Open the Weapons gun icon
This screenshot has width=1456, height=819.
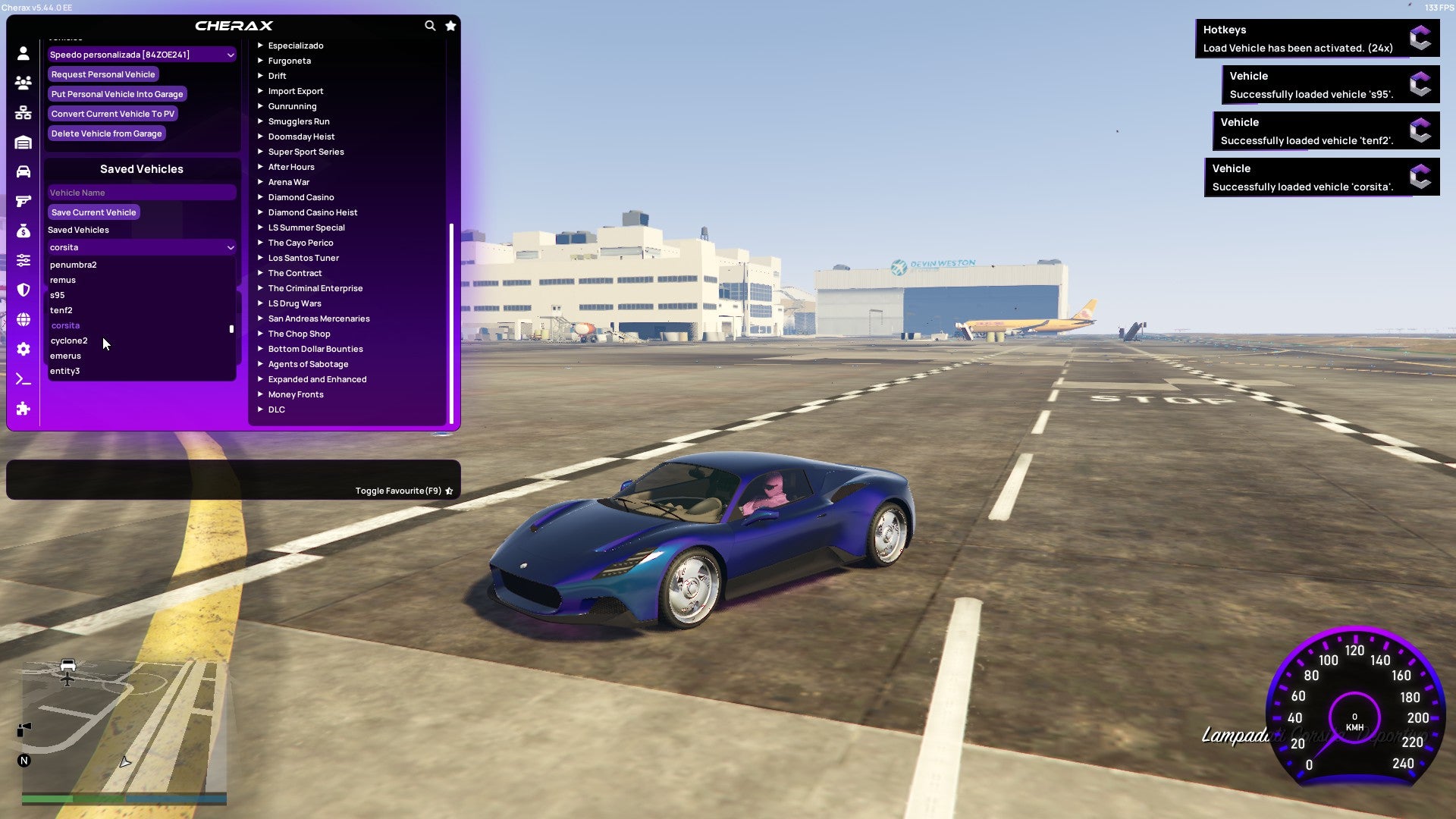(23, 201)
